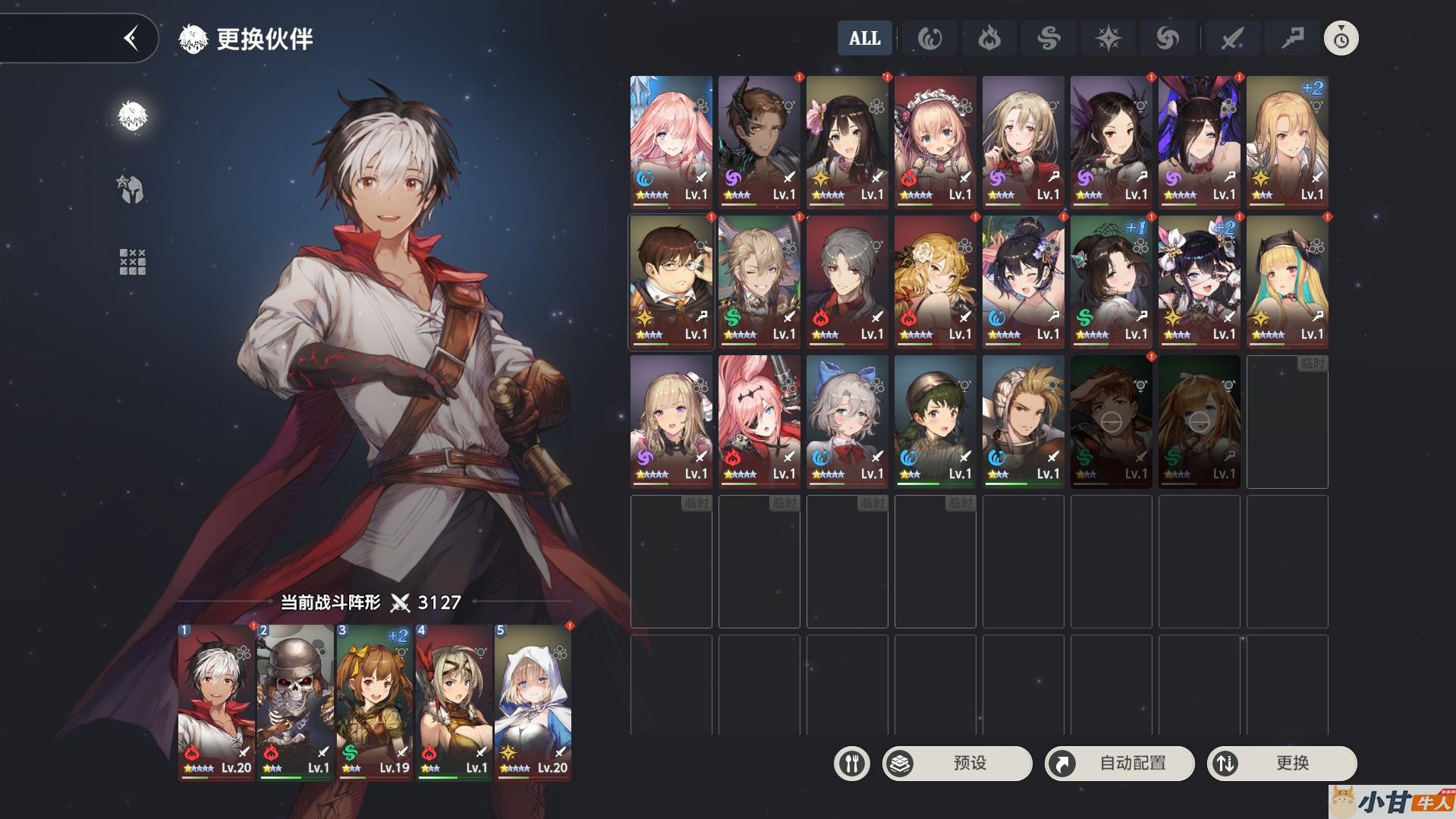The width and height of the screenshot is (1456, 819).
Task: Click the round timer filter icon
Action: (x=1341, y=38)
